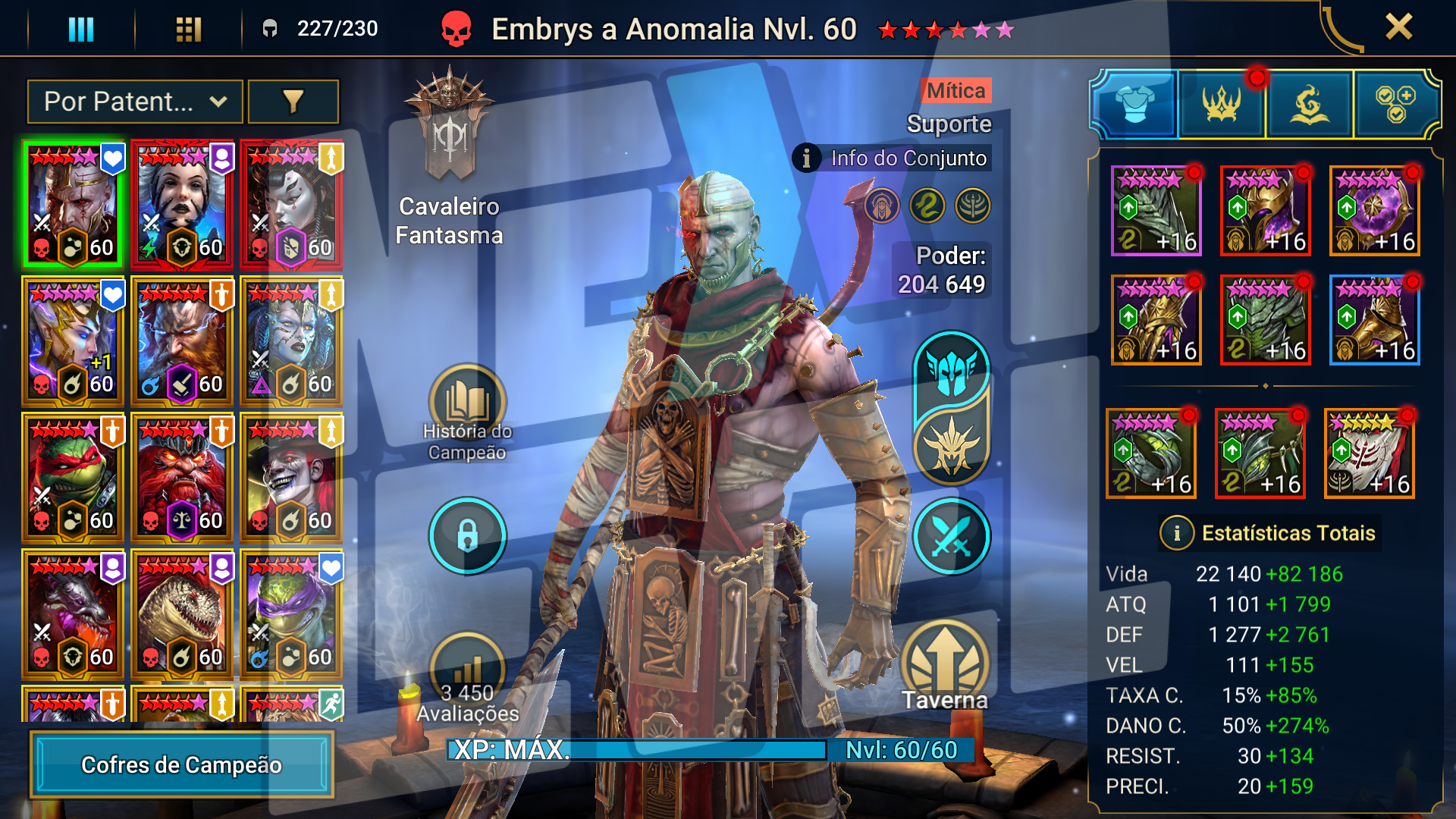Show Estatísticas Totais info
The width and height of the screenshot is (1456, 819).
click(x=1176, y=533)
